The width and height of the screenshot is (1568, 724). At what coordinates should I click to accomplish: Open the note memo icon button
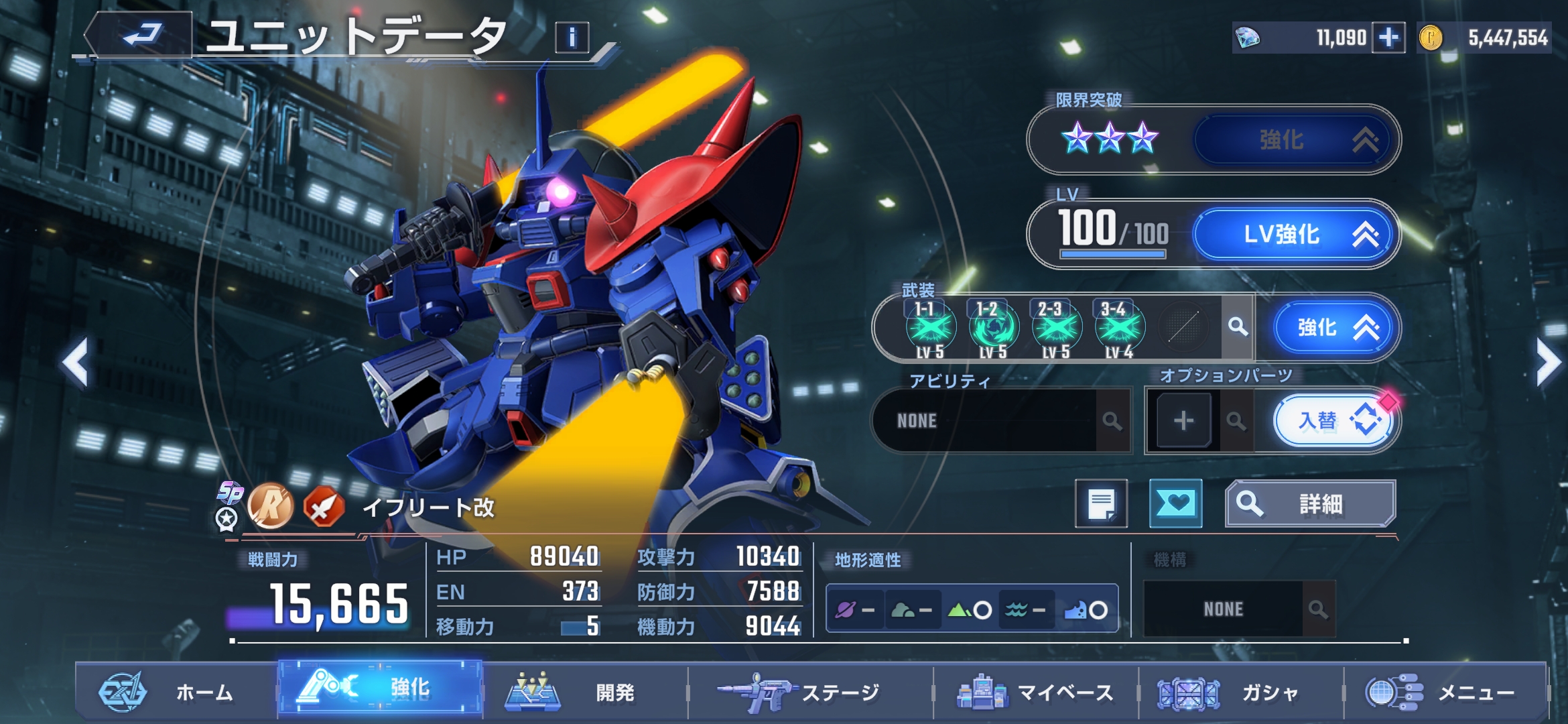click(x=1101, y=504)
